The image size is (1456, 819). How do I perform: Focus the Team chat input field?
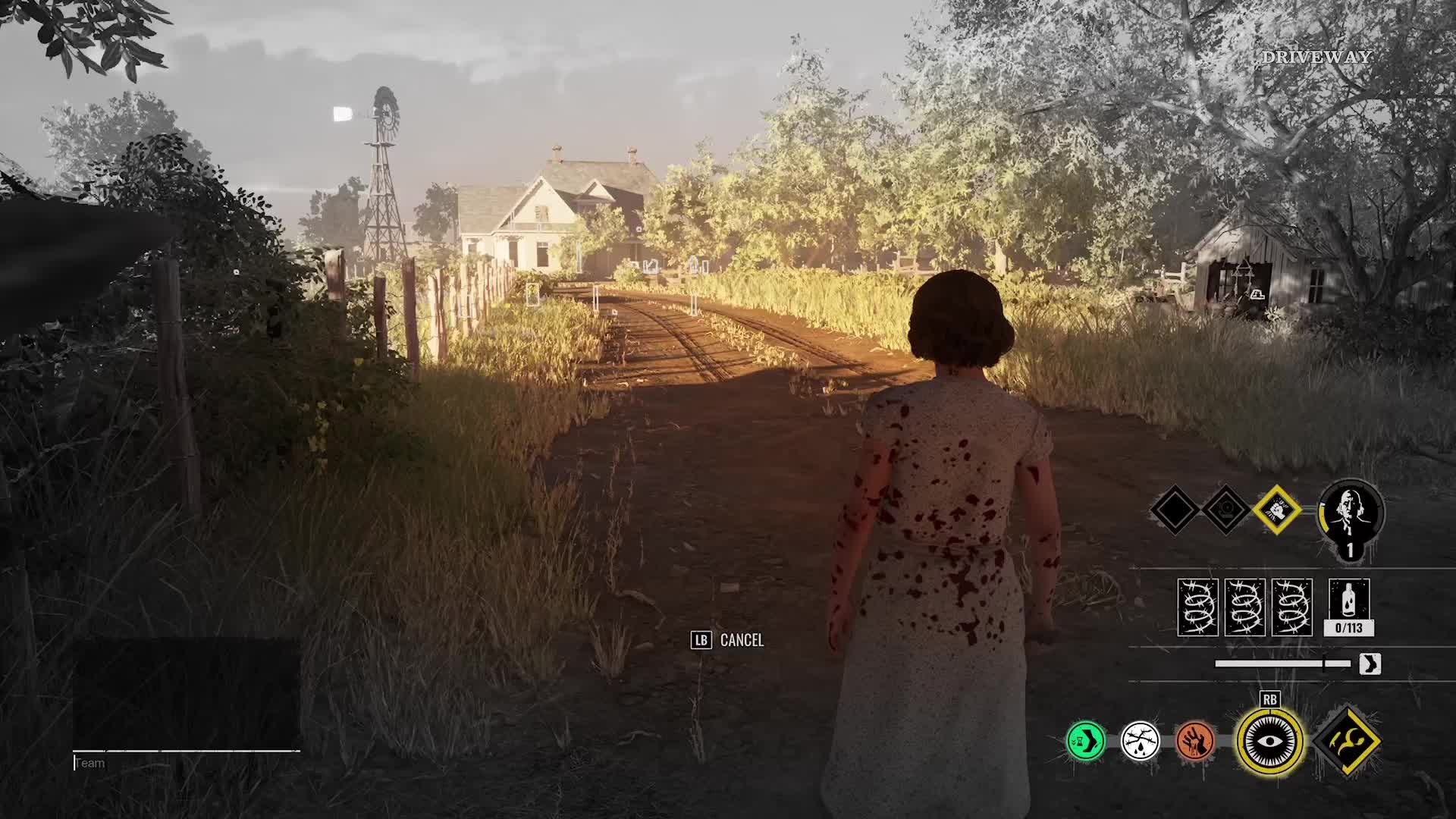pyautogui.click(x=186, y=763)
